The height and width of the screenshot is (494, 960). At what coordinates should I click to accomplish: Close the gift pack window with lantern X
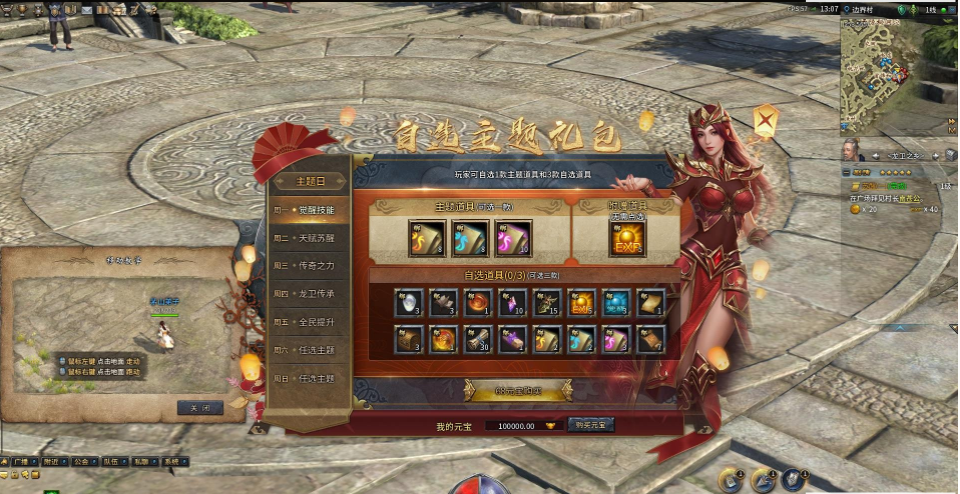pos(767,123)
